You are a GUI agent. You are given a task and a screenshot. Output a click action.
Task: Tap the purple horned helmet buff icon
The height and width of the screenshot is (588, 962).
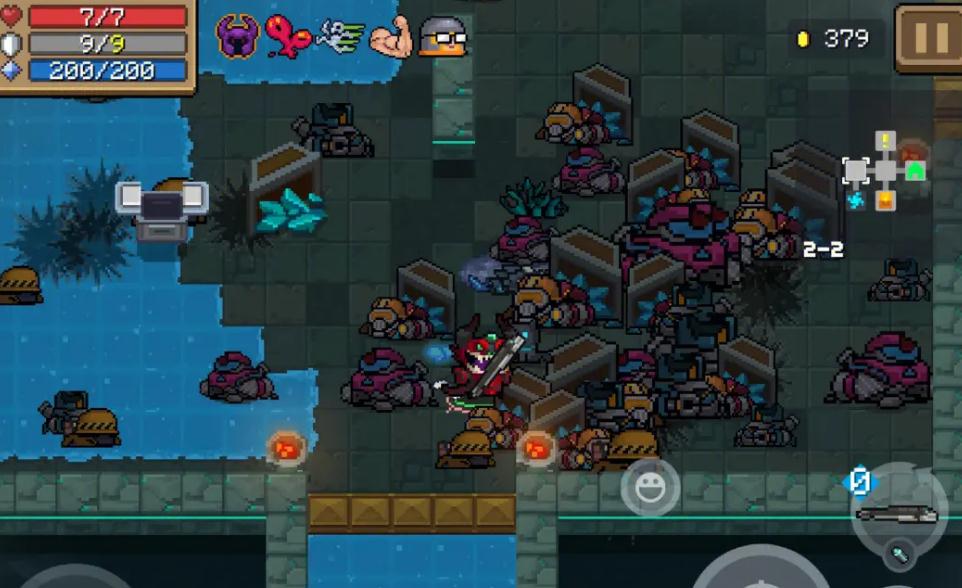pyautogui.click(x=238, y=36)
